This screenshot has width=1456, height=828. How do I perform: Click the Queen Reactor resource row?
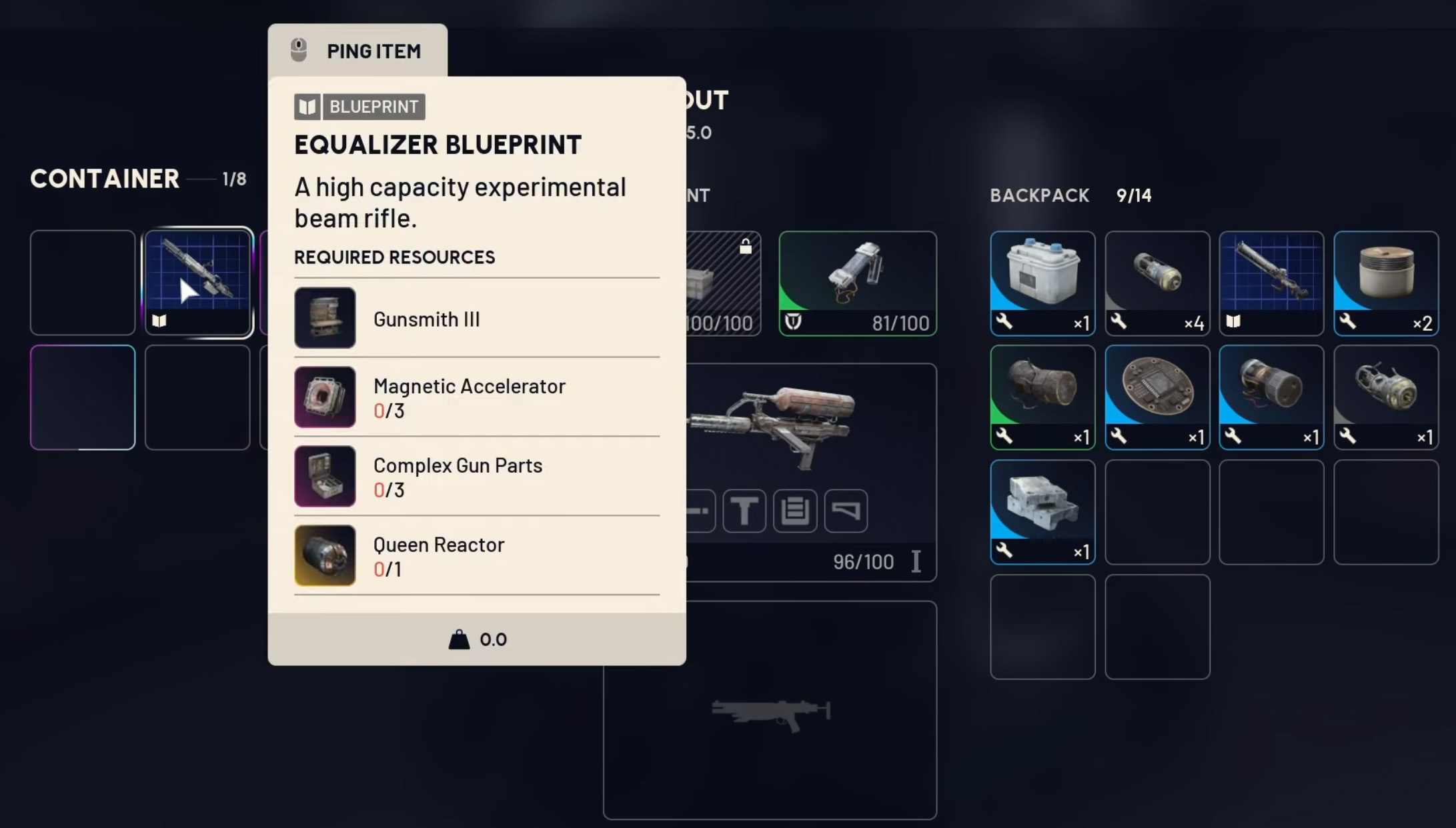coord(476,556)
